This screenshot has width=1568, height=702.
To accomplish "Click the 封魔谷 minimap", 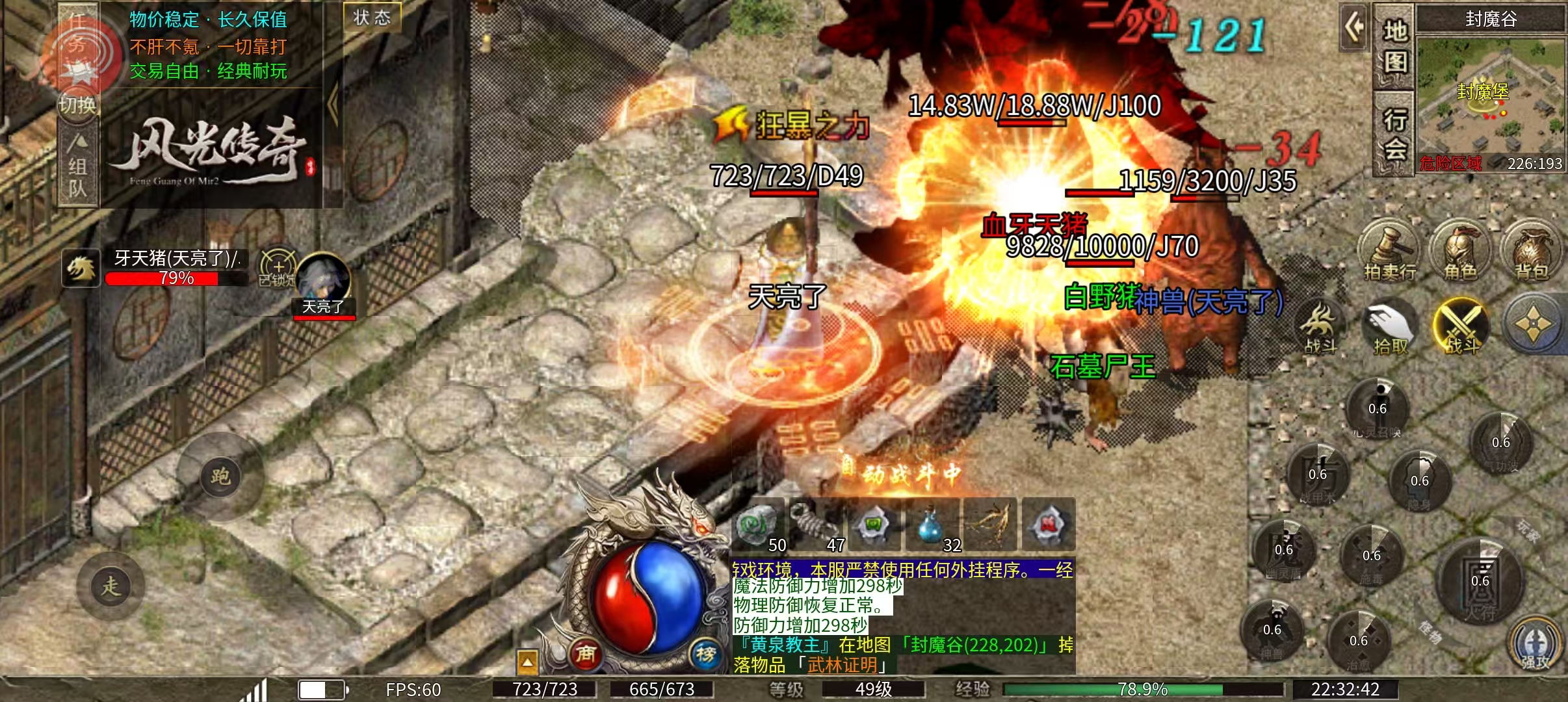I will point(1490,97).
